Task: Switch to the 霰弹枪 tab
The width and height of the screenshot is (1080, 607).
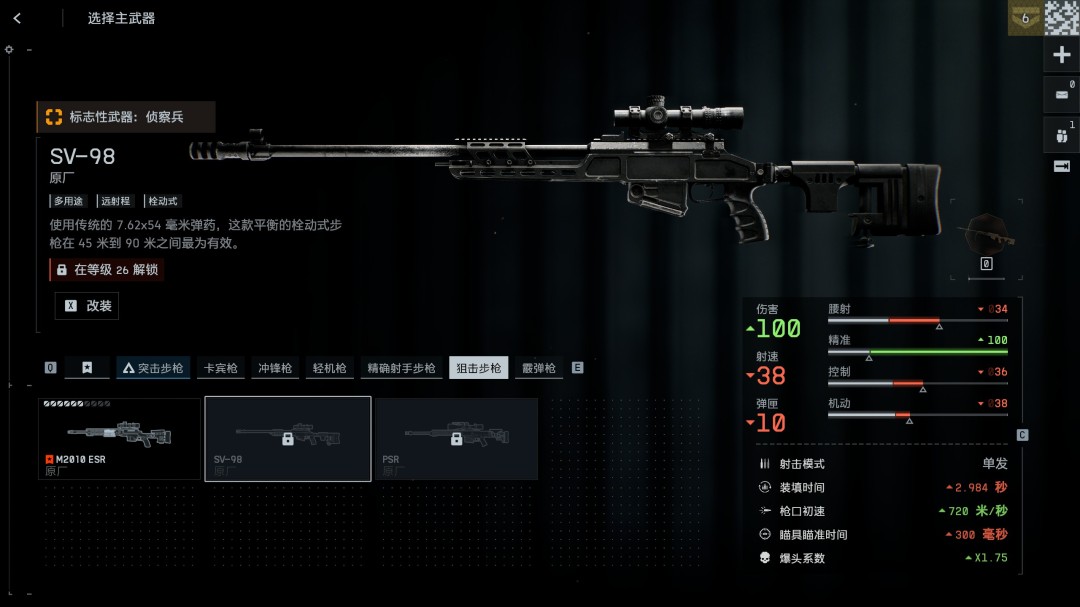Action: (539, 368)
